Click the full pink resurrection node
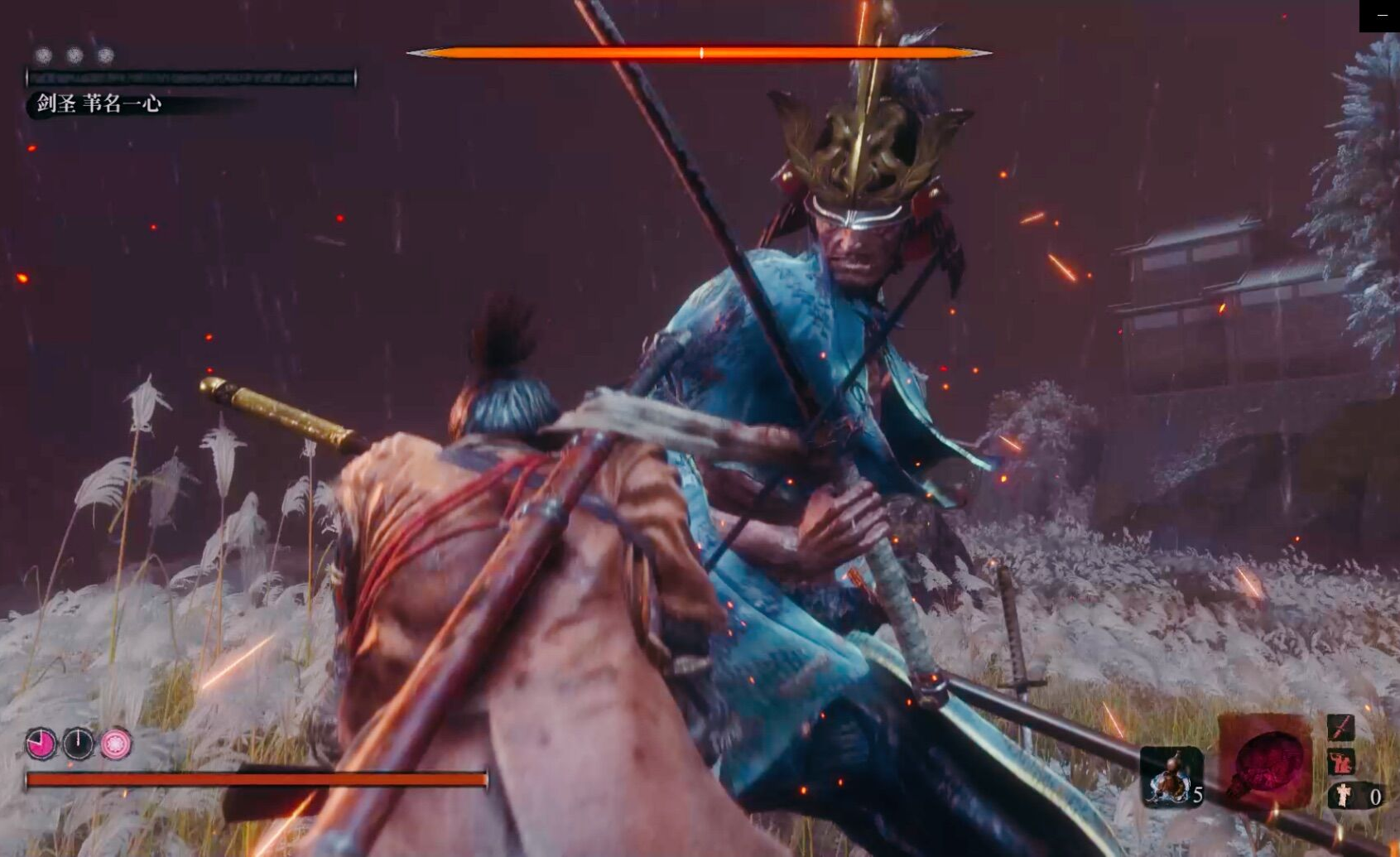 pyautogui.click(x=116, y=744)
